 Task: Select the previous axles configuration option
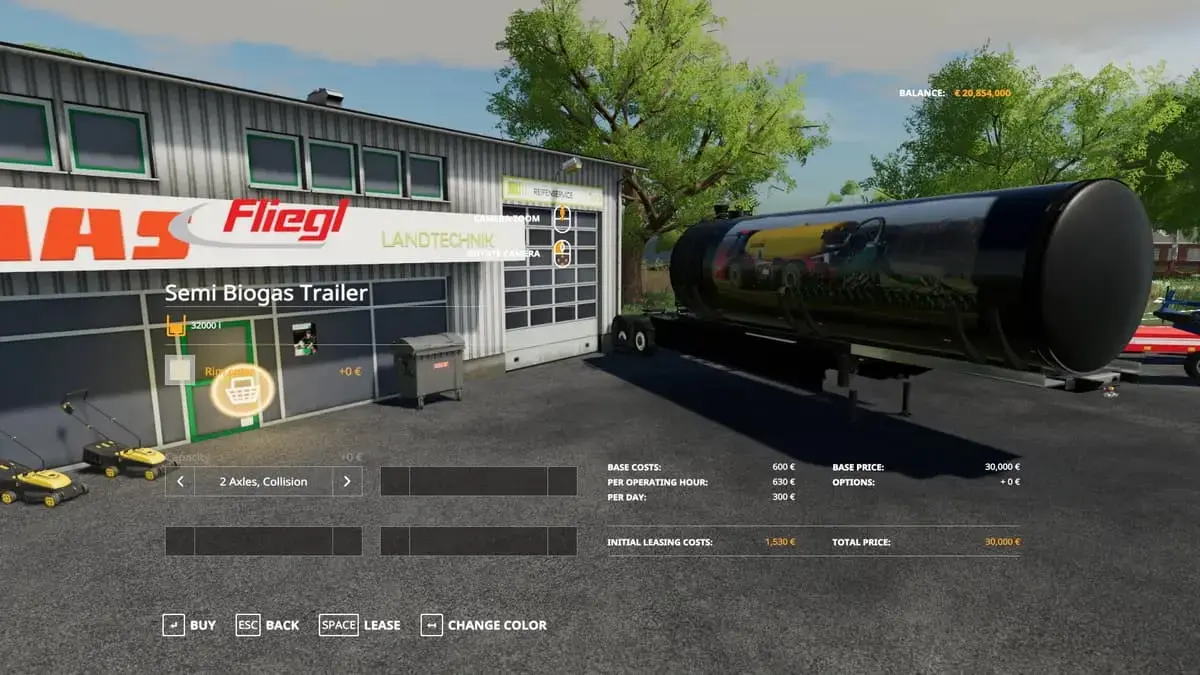click(180, 481)
